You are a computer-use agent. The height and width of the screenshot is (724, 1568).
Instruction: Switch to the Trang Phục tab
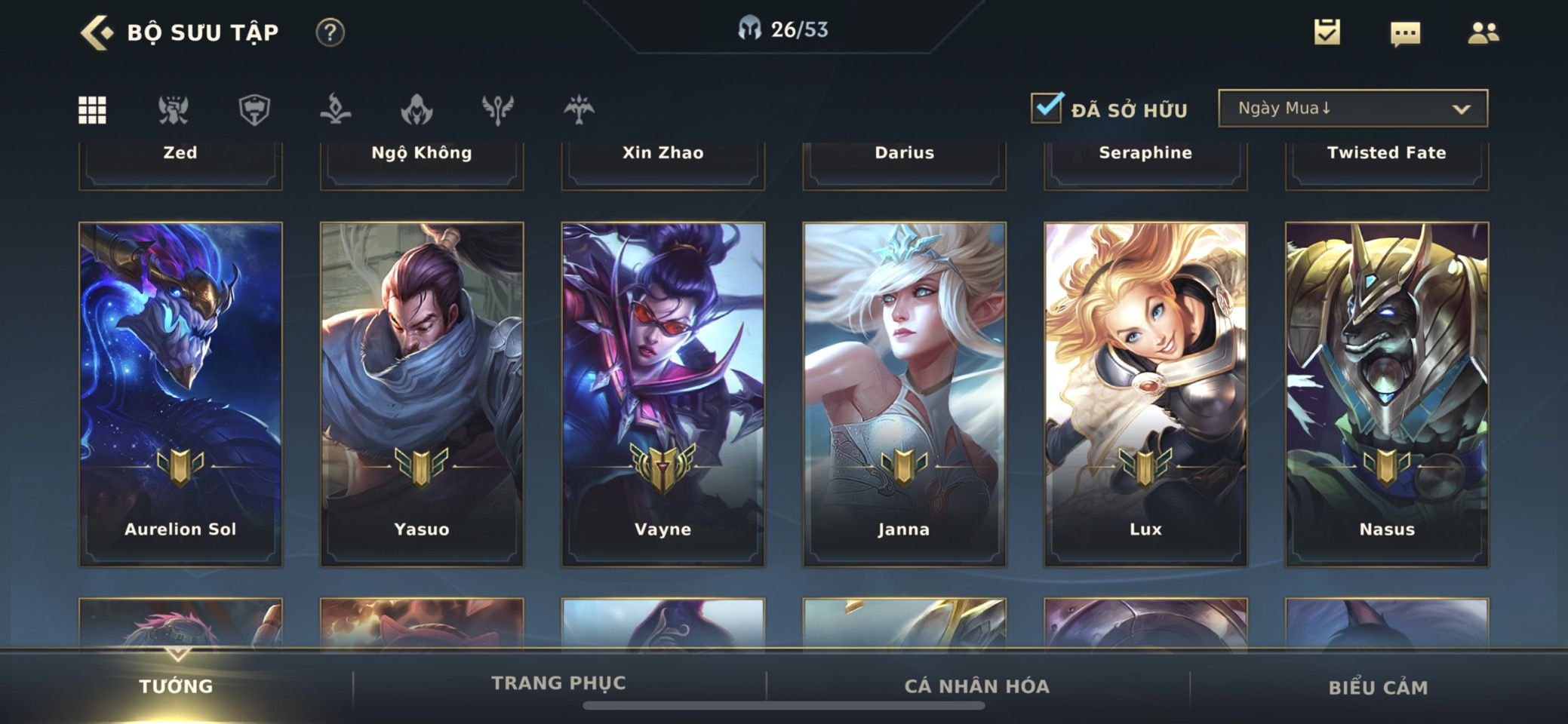pos(558,683)
